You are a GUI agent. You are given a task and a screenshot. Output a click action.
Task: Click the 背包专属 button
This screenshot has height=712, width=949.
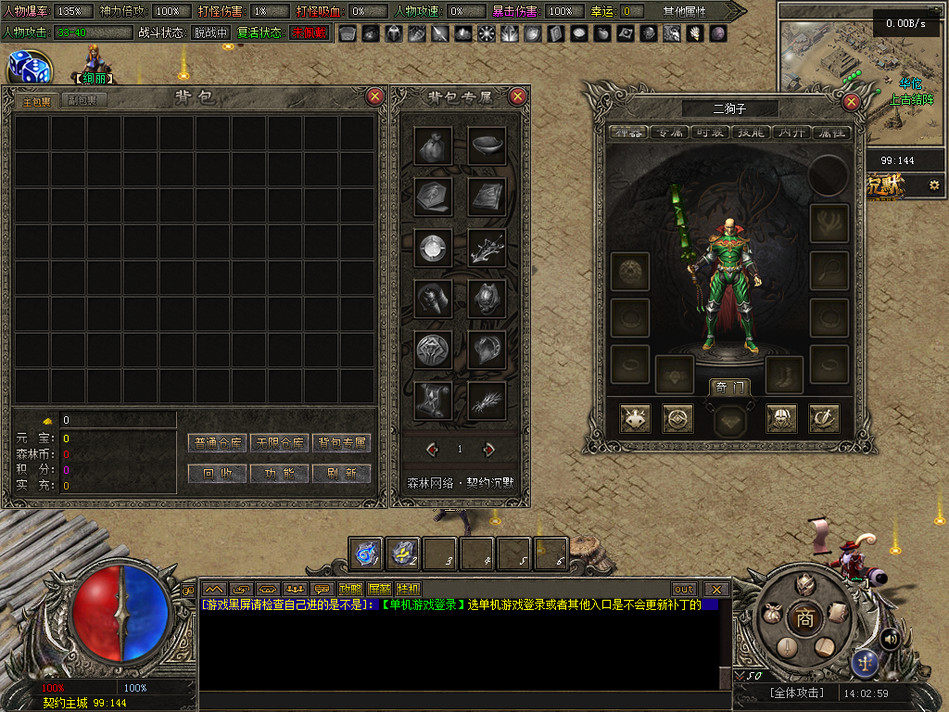click(x=342, y=442)
